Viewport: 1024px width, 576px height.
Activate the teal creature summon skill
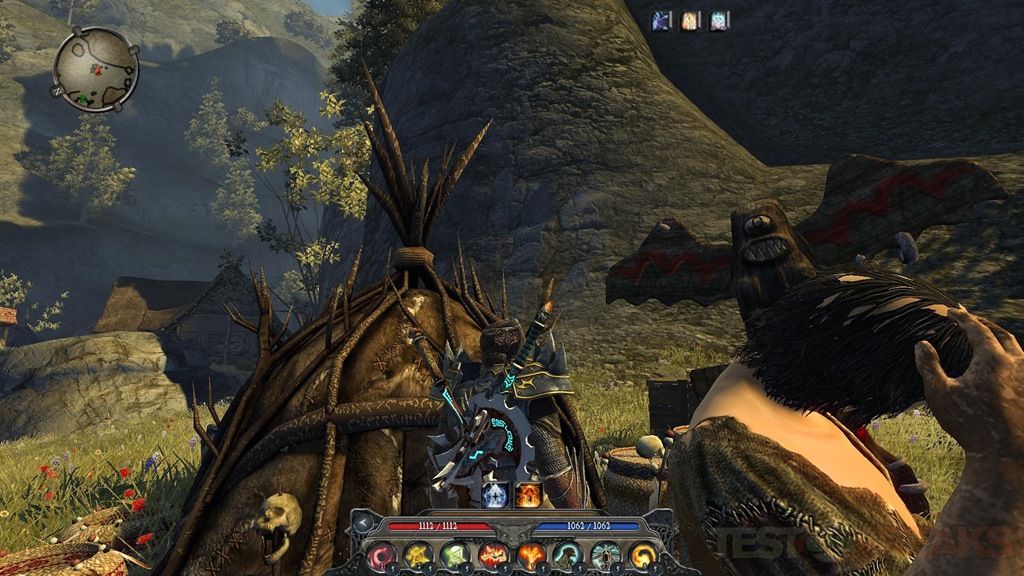click(x=568, y=555)
